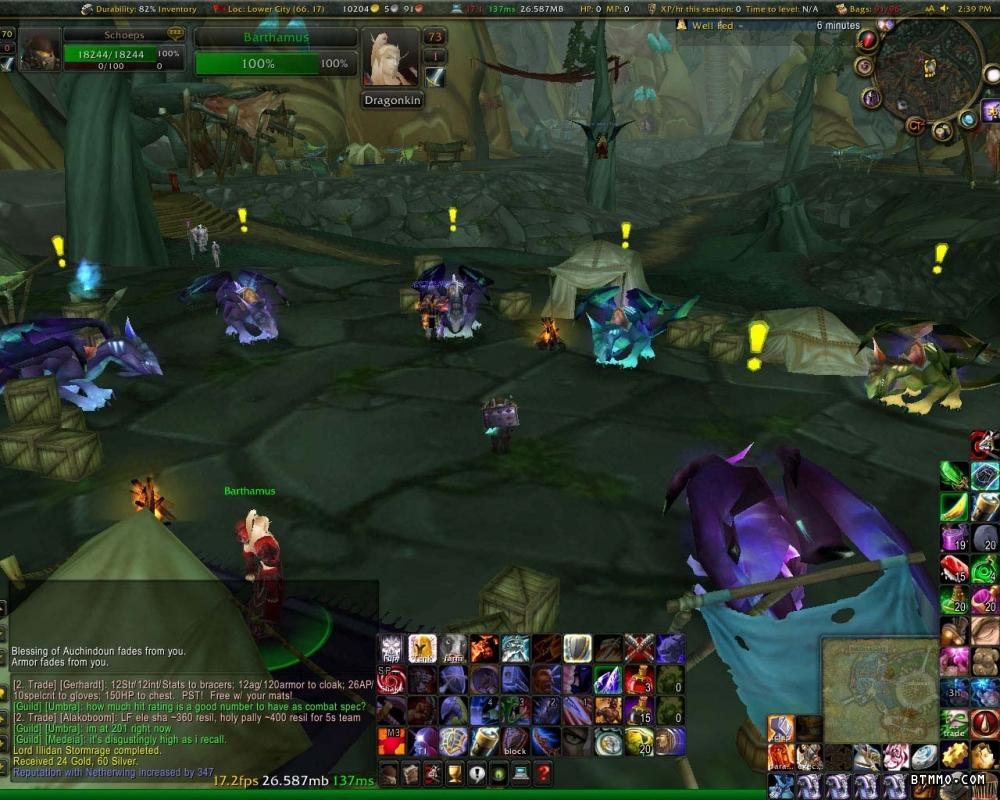The height and width of the screenshot is (800, 1000).
Task: Open the game menu computer icon
Action: pyautogui.click(x=520, y=773)
